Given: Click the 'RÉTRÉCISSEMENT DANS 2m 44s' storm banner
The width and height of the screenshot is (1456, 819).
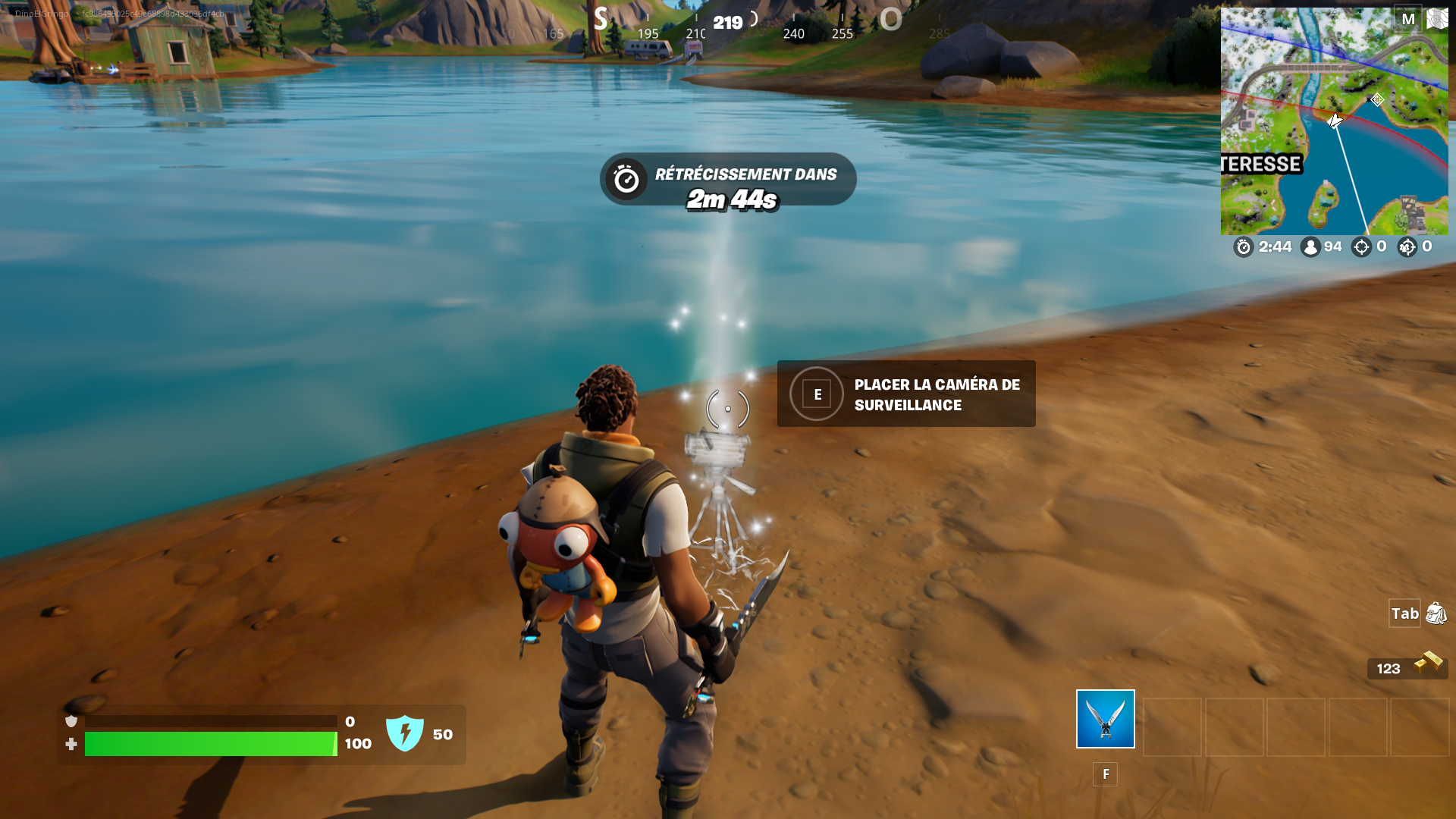Looking at the screenshot, I should tap(726, 180).
